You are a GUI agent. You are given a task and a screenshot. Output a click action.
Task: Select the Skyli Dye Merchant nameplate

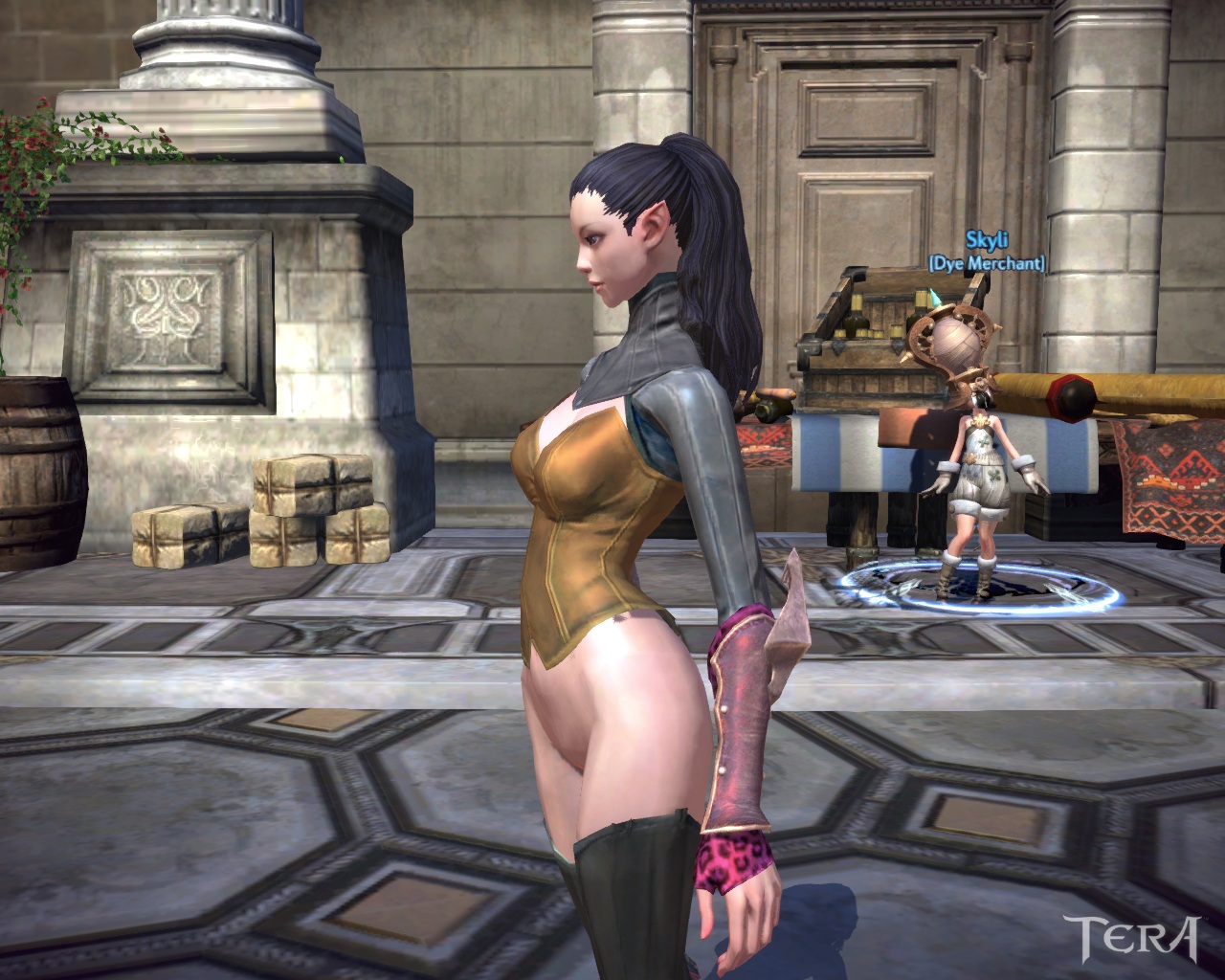pos(986,252)
